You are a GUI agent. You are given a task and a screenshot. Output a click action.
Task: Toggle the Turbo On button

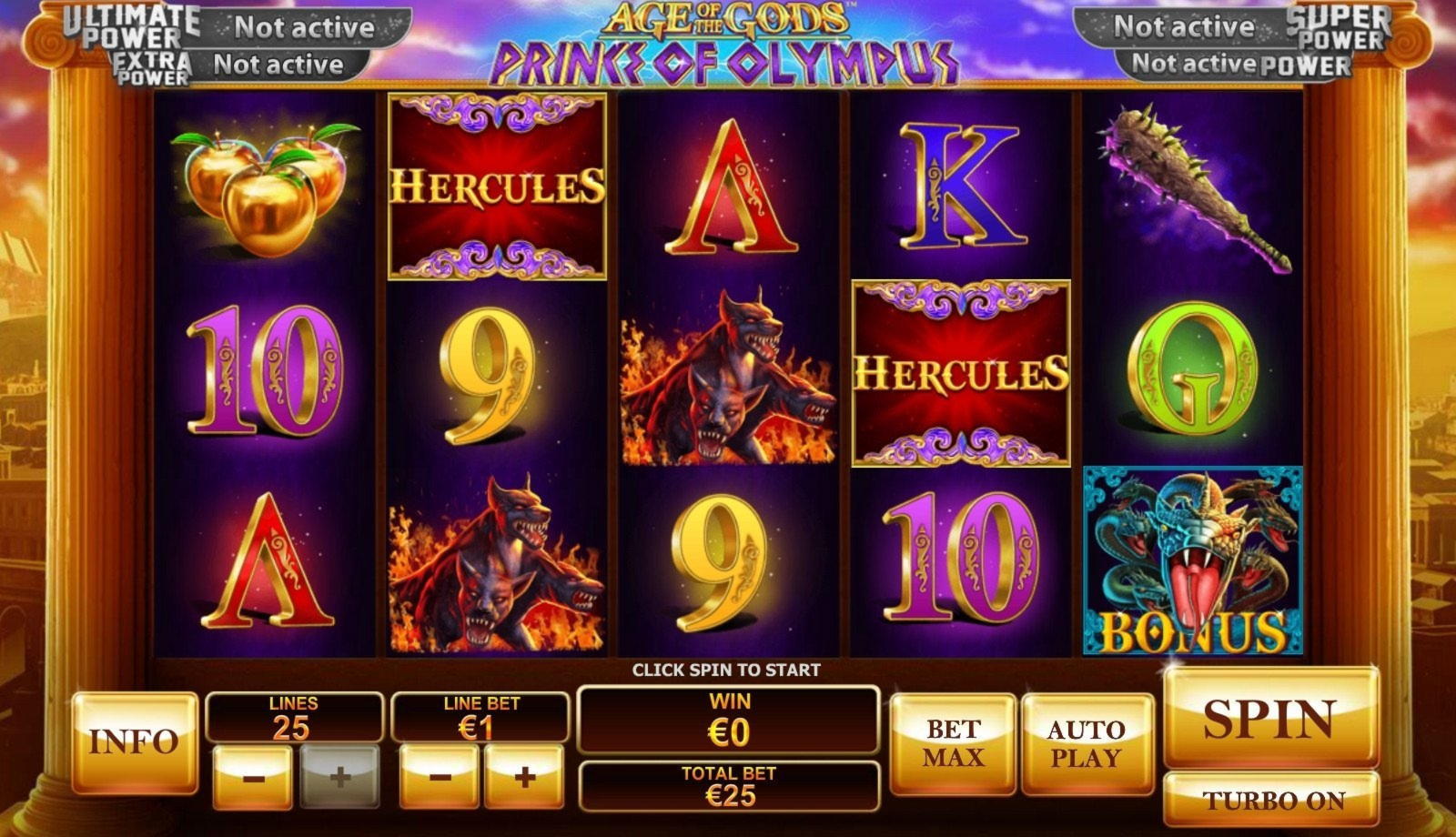tap(1272, 801)
